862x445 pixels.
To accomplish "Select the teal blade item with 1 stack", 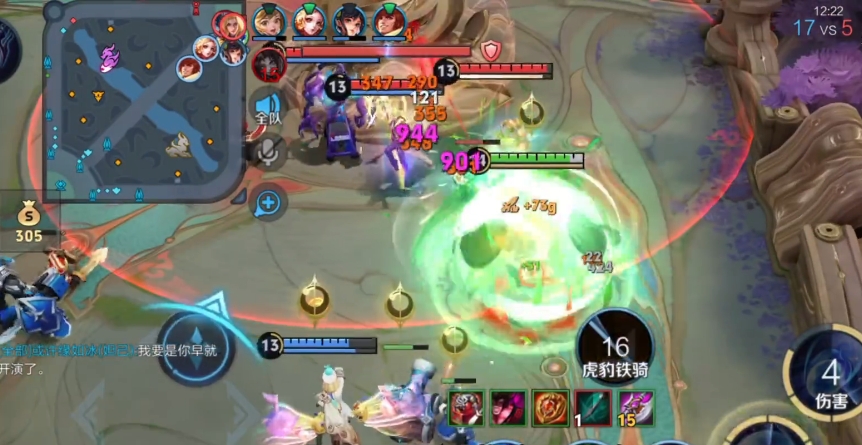I will click(x=592, y=408).
